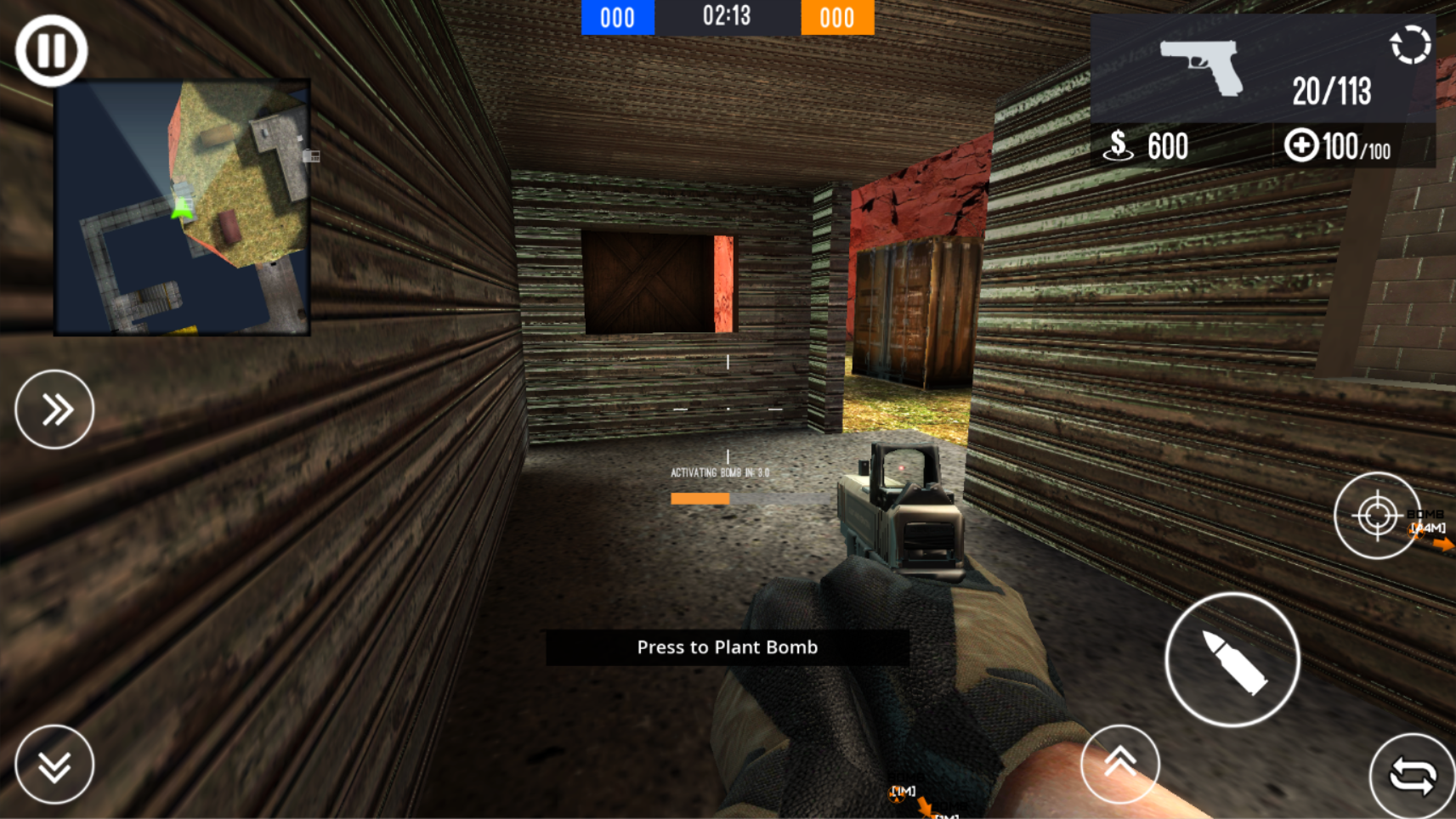Tap the ammo counter showing 20/113
1456x819 pixels.
(1332, 89)
